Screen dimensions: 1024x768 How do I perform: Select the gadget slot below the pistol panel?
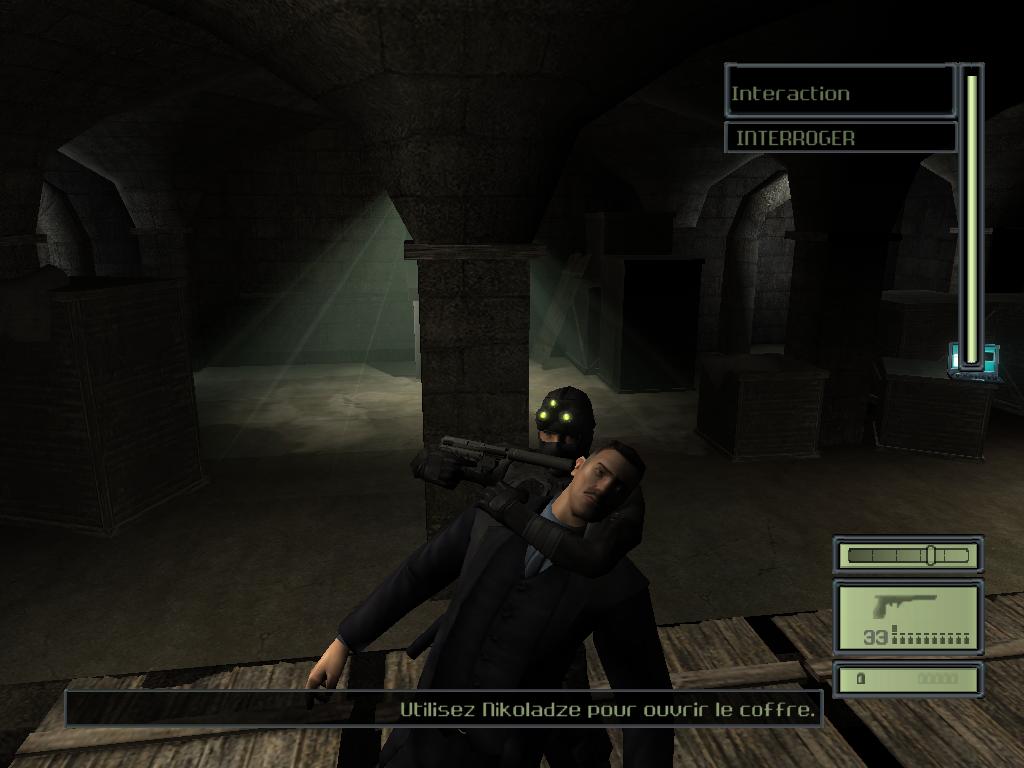click(x=908, y=680)
